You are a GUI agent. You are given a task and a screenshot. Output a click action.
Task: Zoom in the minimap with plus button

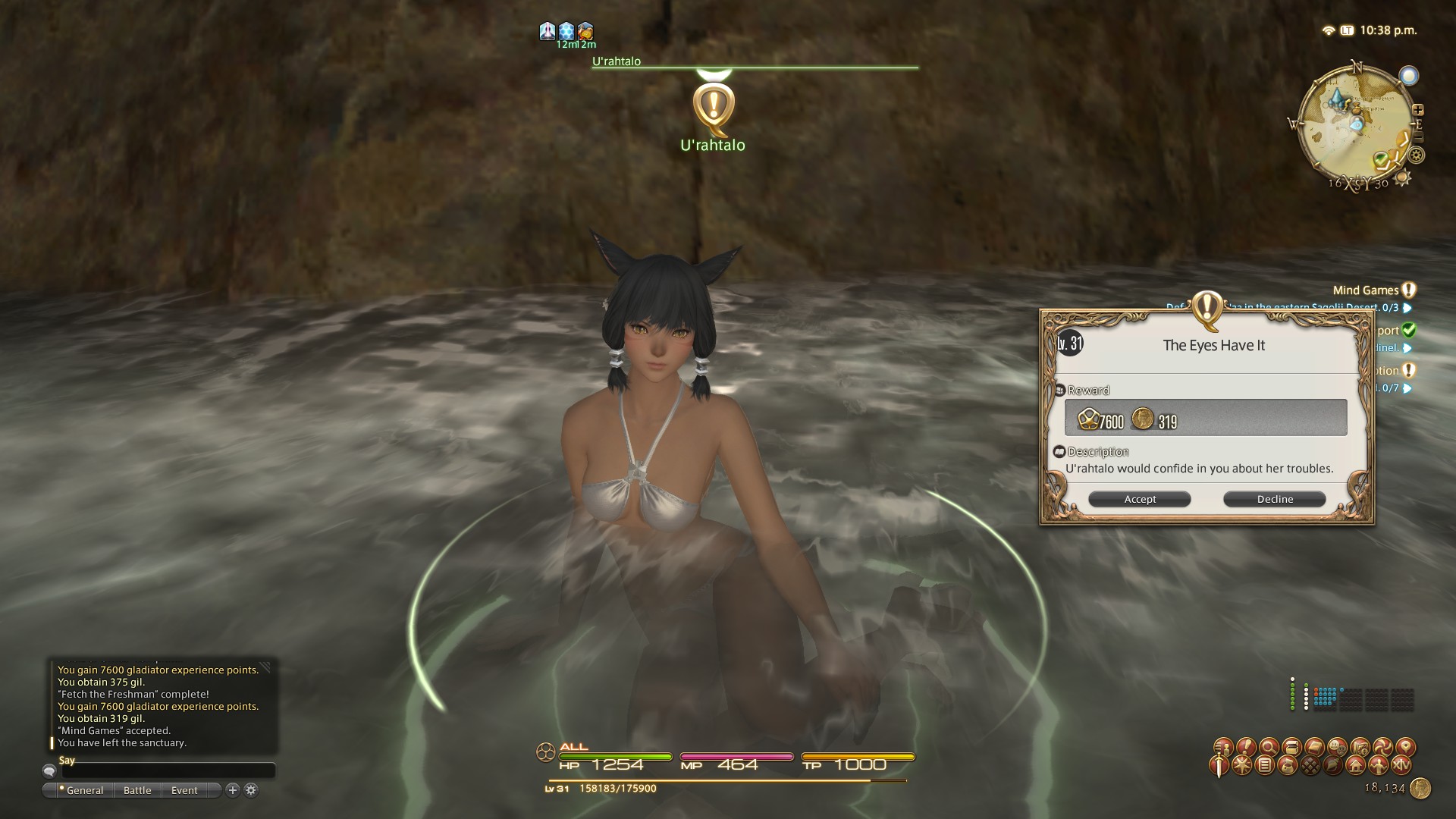(1418, 110)
